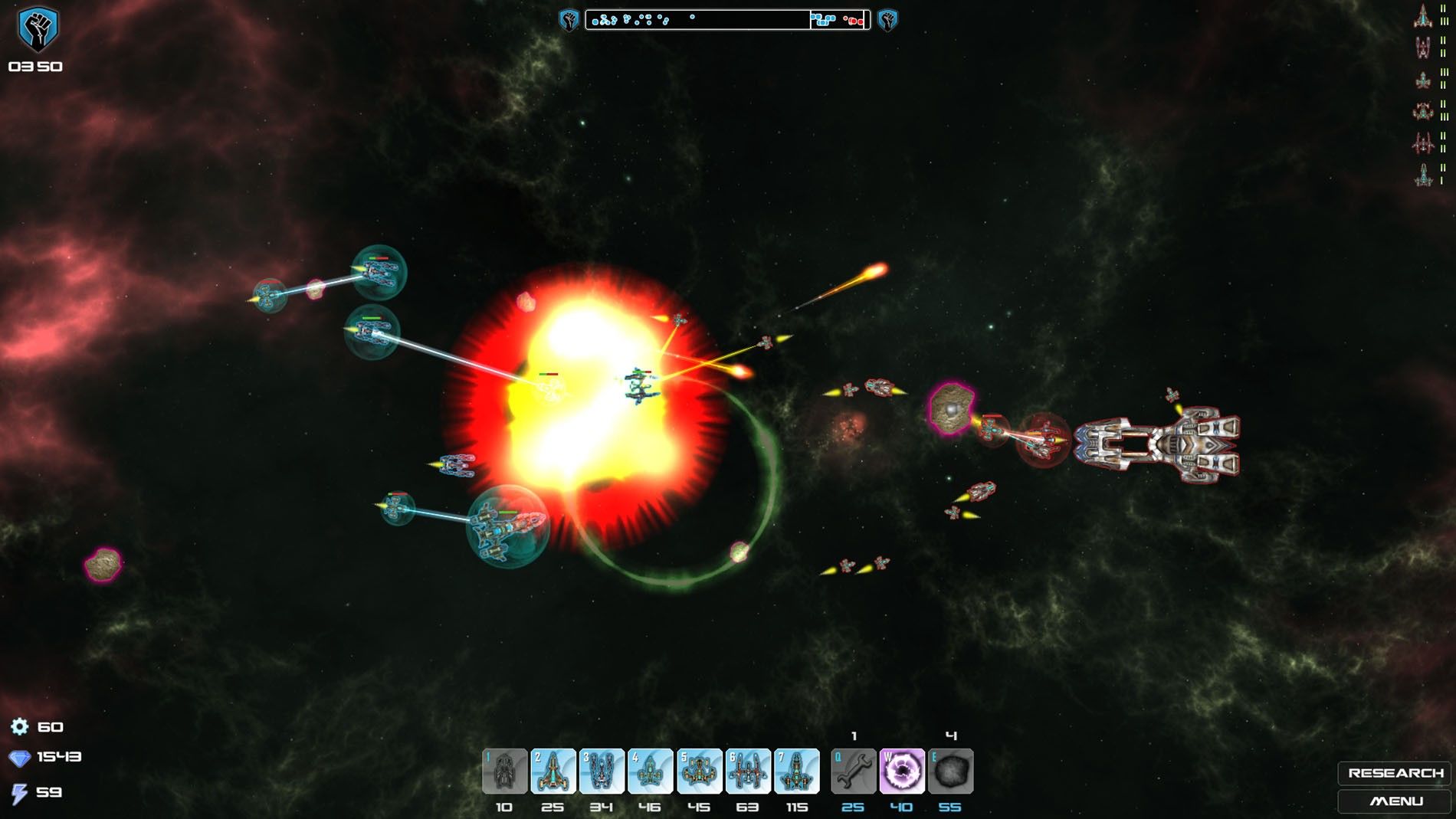Build the slot 3 ship costing 34
Screen dimensions: 1456x819
(x=602, y=771)
